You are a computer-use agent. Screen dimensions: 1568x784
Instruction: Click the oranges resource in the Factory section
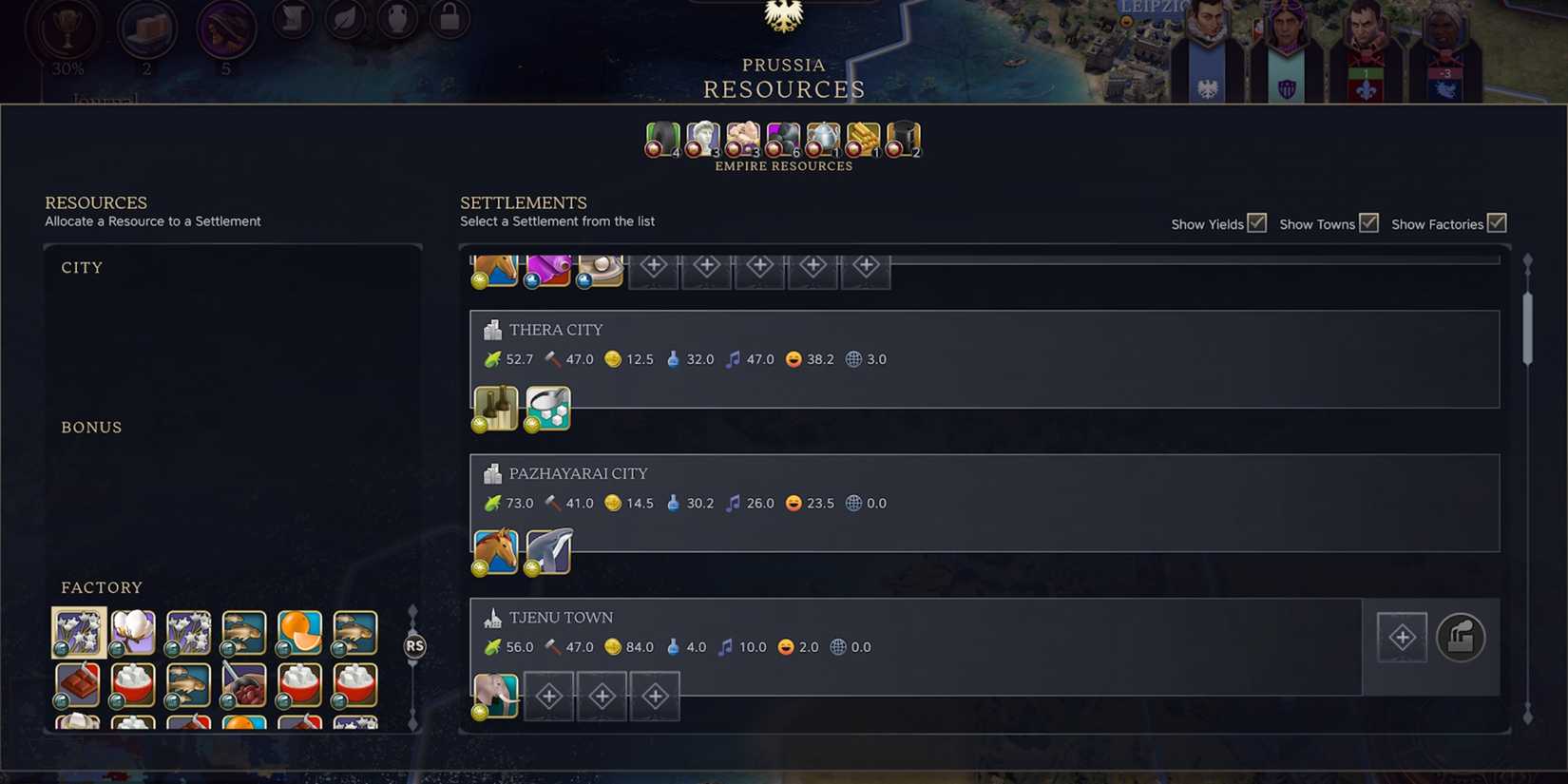point(299,630)
